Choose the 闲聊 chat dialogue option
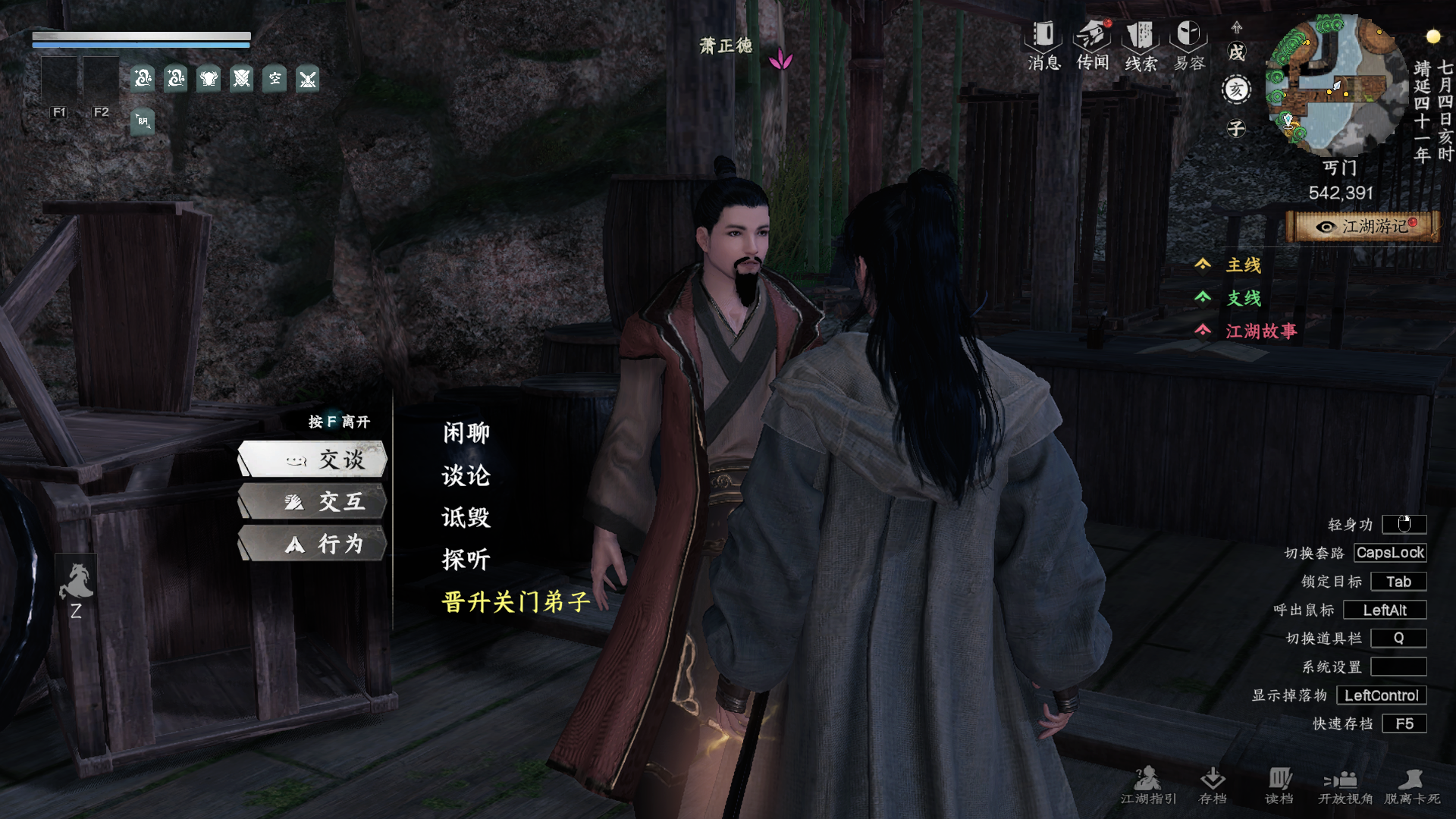This screenshot has width=1456, height=819. tap(466, 433)
